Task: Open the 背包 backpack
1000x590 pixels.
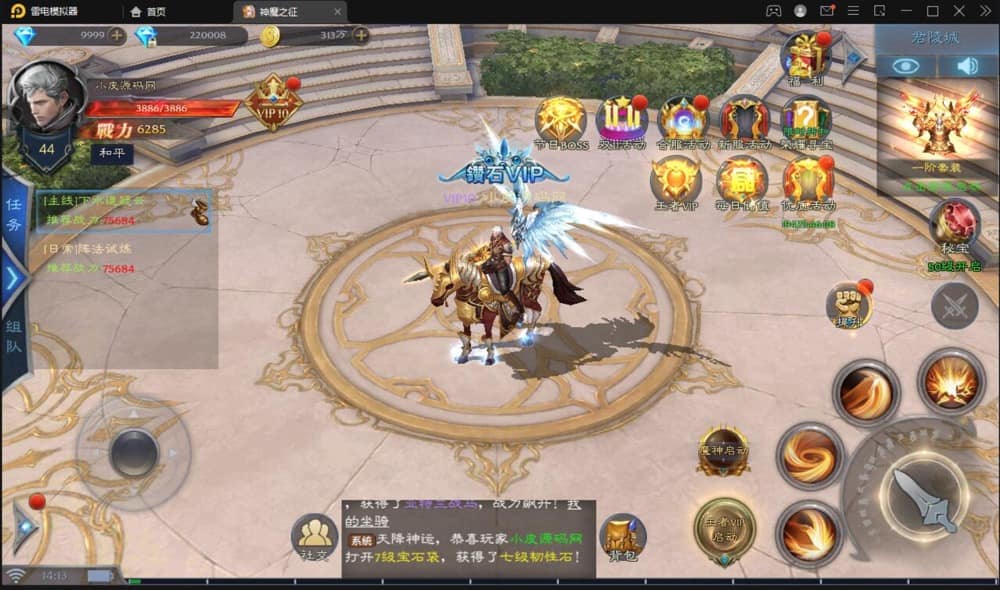Action: [x=622, y=540]
